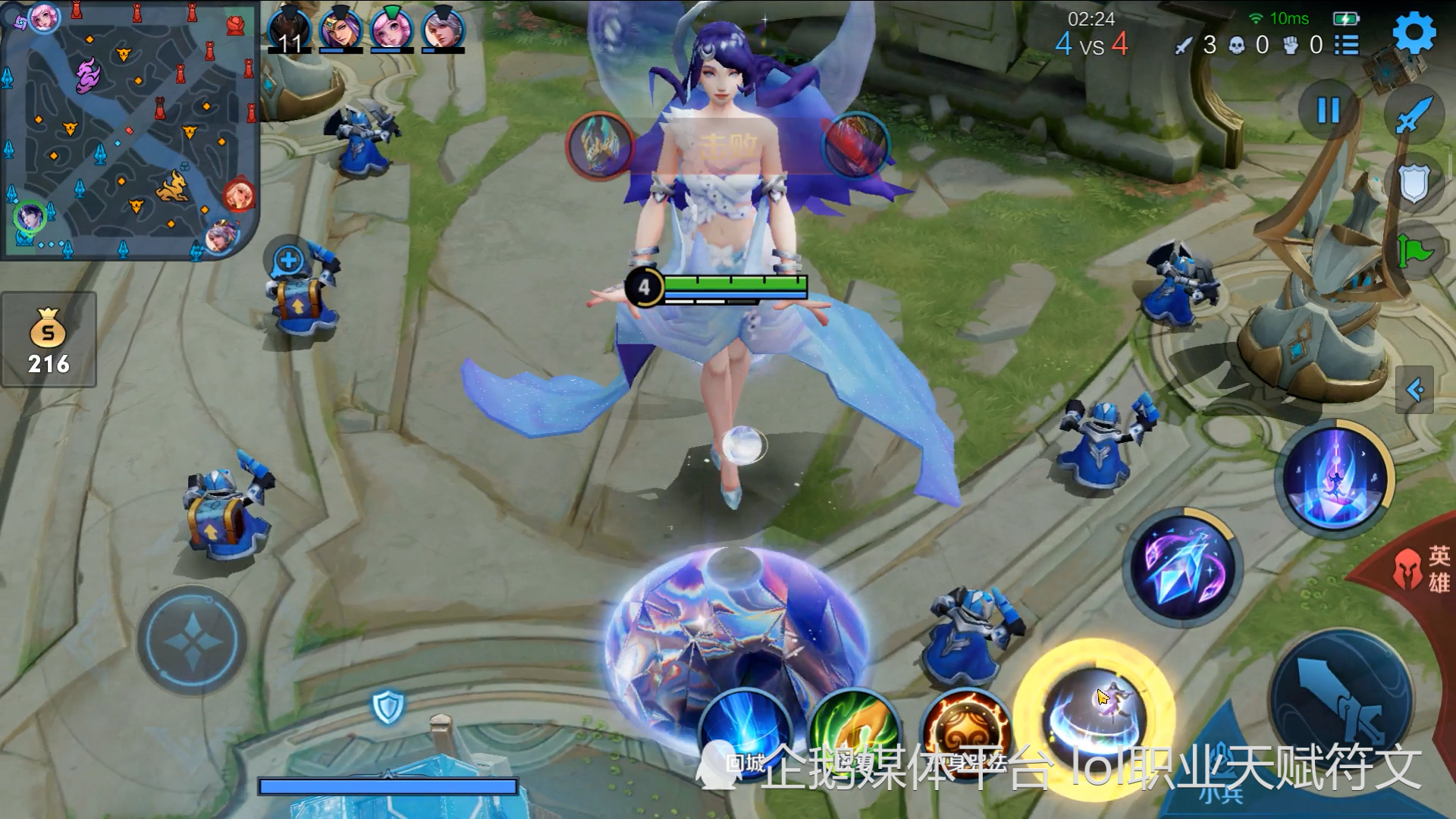
Task: Use the green healing hand spell
Action: click(x=854, y=732)
